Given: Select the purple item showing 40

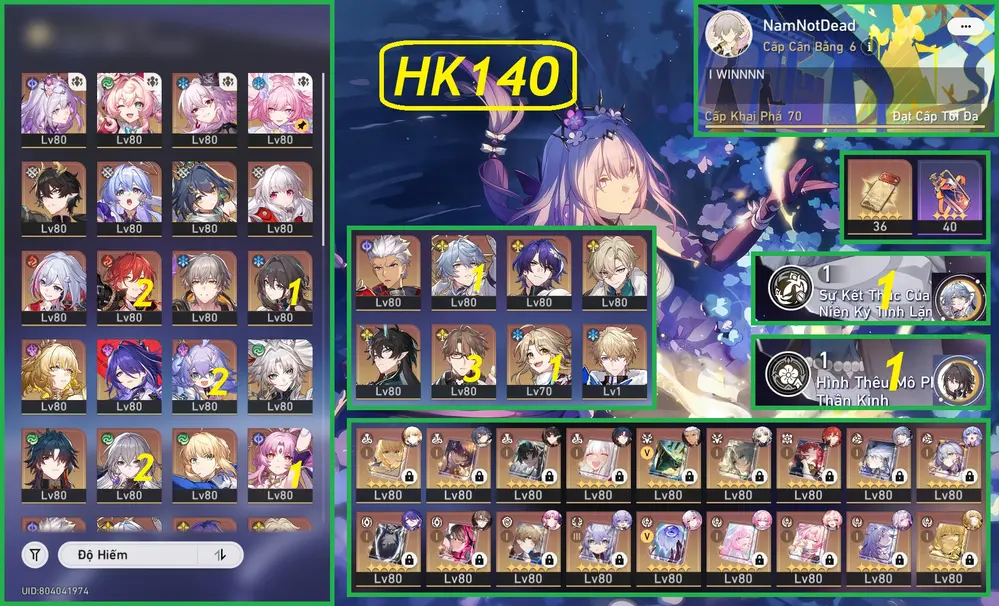Looking at the screenshot, I should 950,196.
